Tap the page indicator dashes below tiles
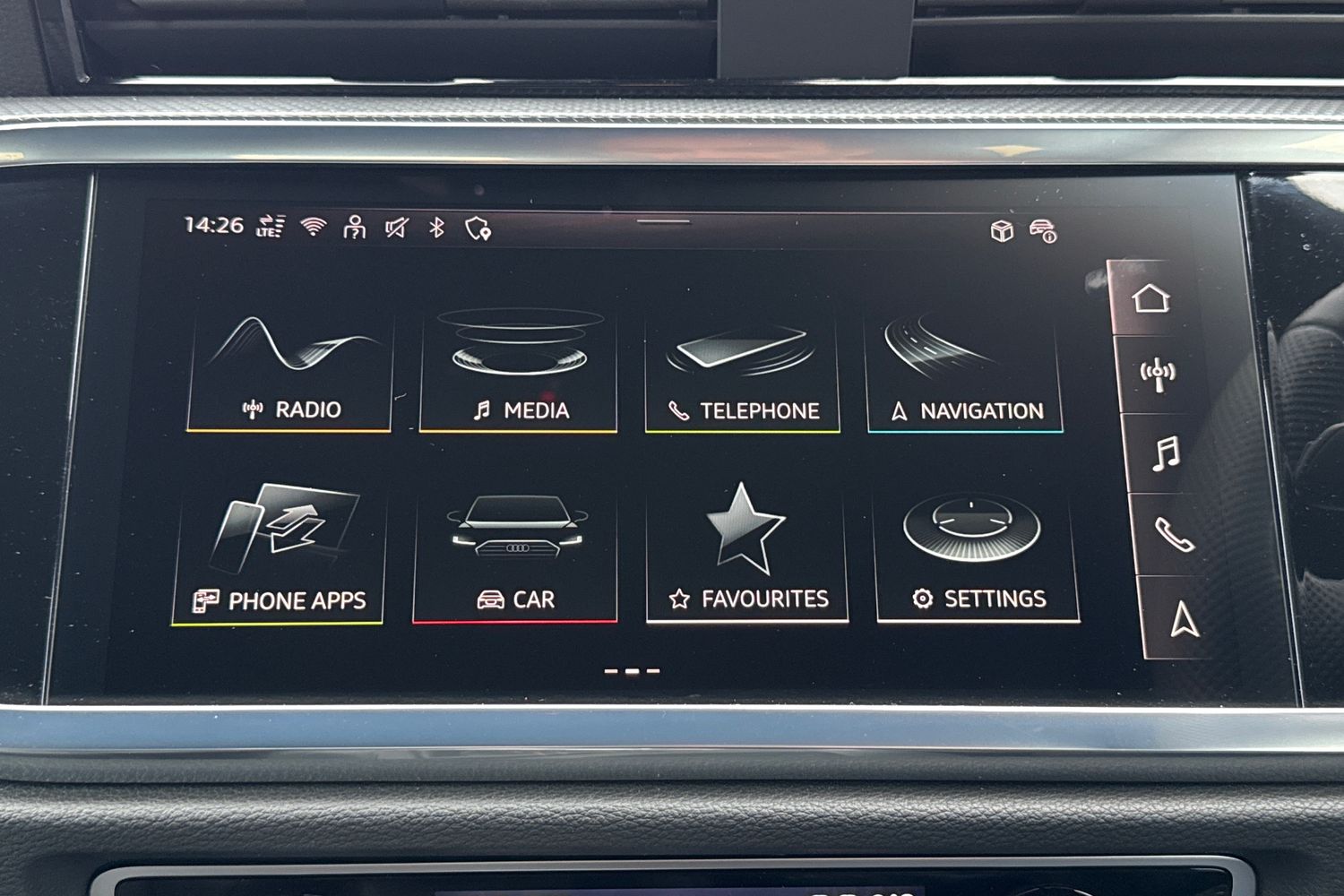1344x896 pixels. pos(633,670)
